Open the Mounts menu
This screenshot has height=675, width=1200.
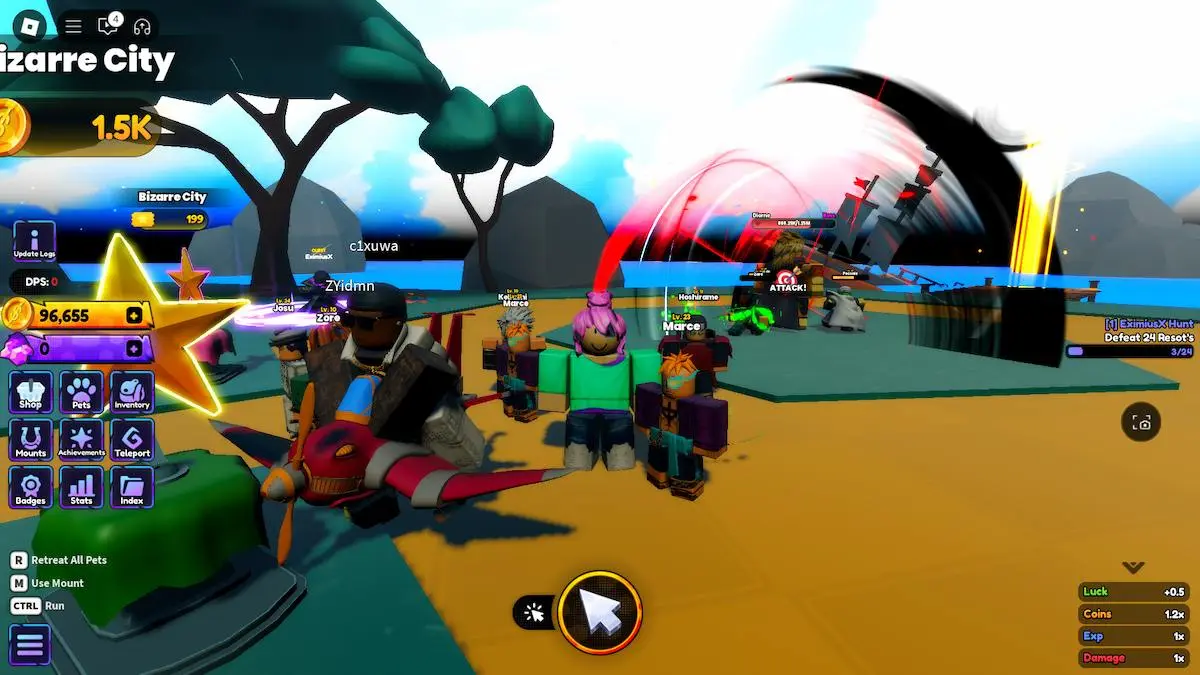click(31, 440)
